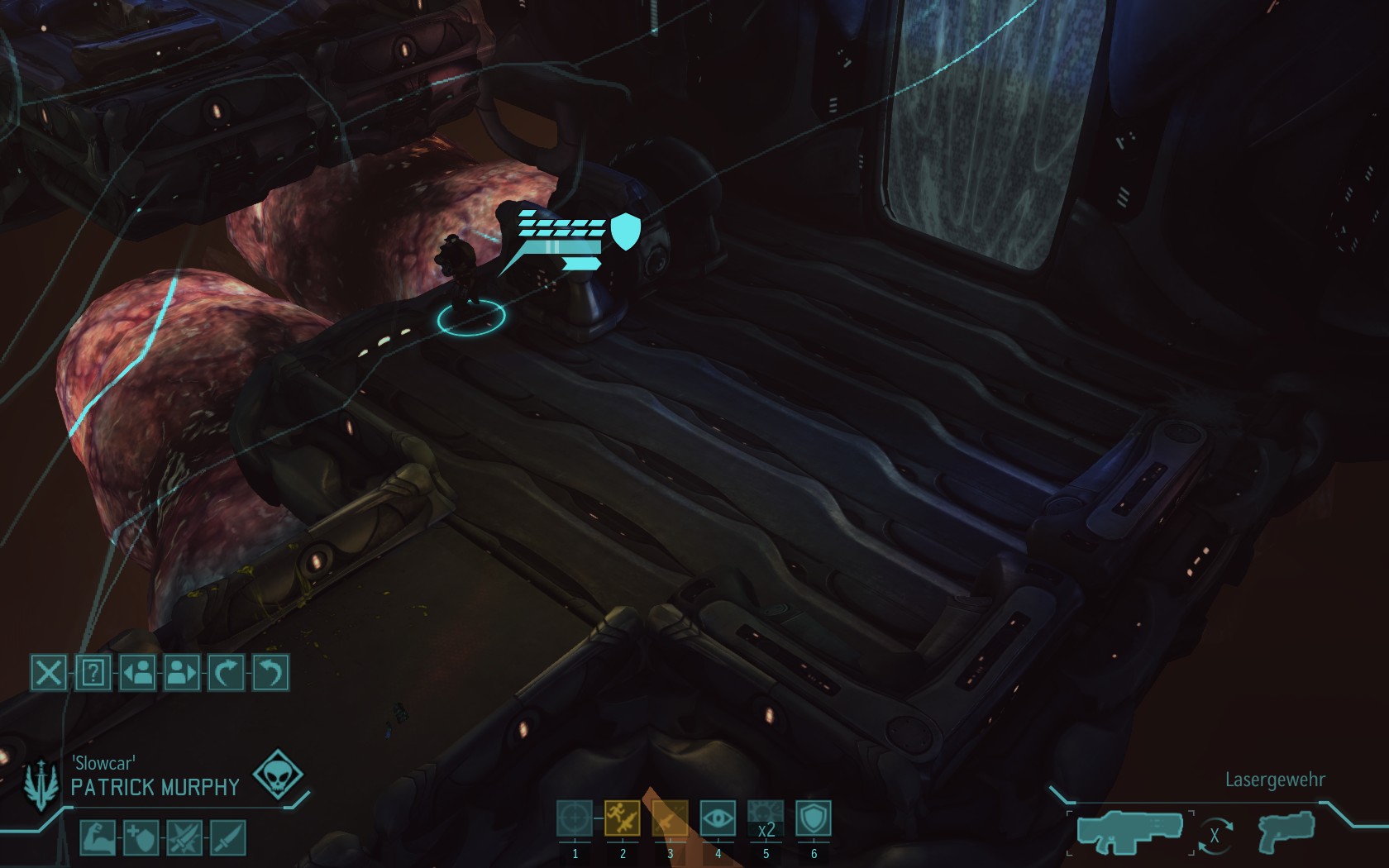Select the crossed blades perk icon
Image resolution: width=1389 pixels, height=868 pixels.
tap(184, 838)
